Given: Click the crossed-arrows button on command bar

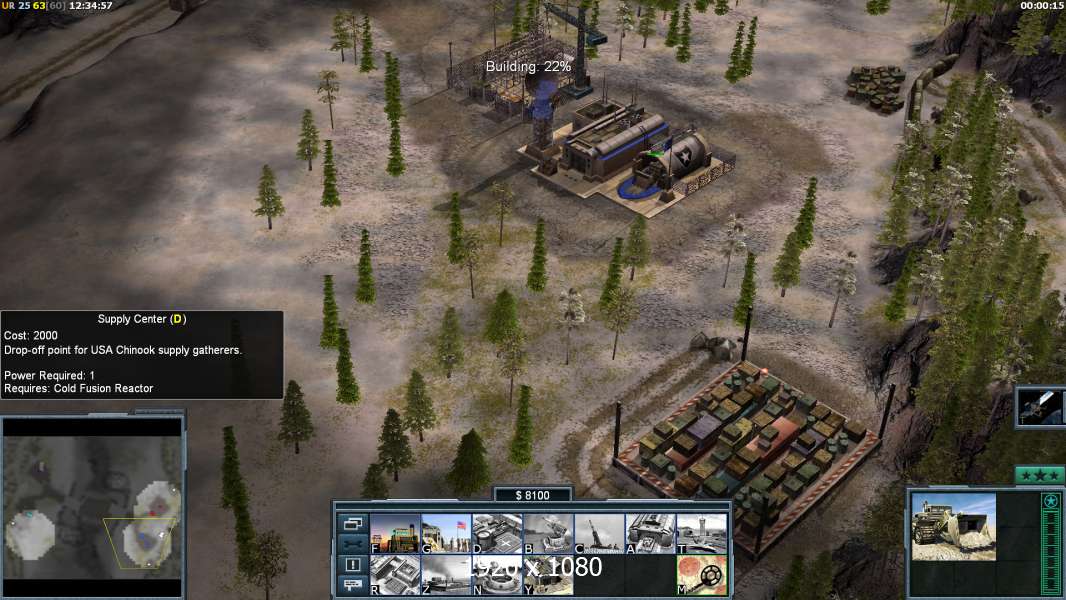Looking at the screenshot, I should 352,544.
